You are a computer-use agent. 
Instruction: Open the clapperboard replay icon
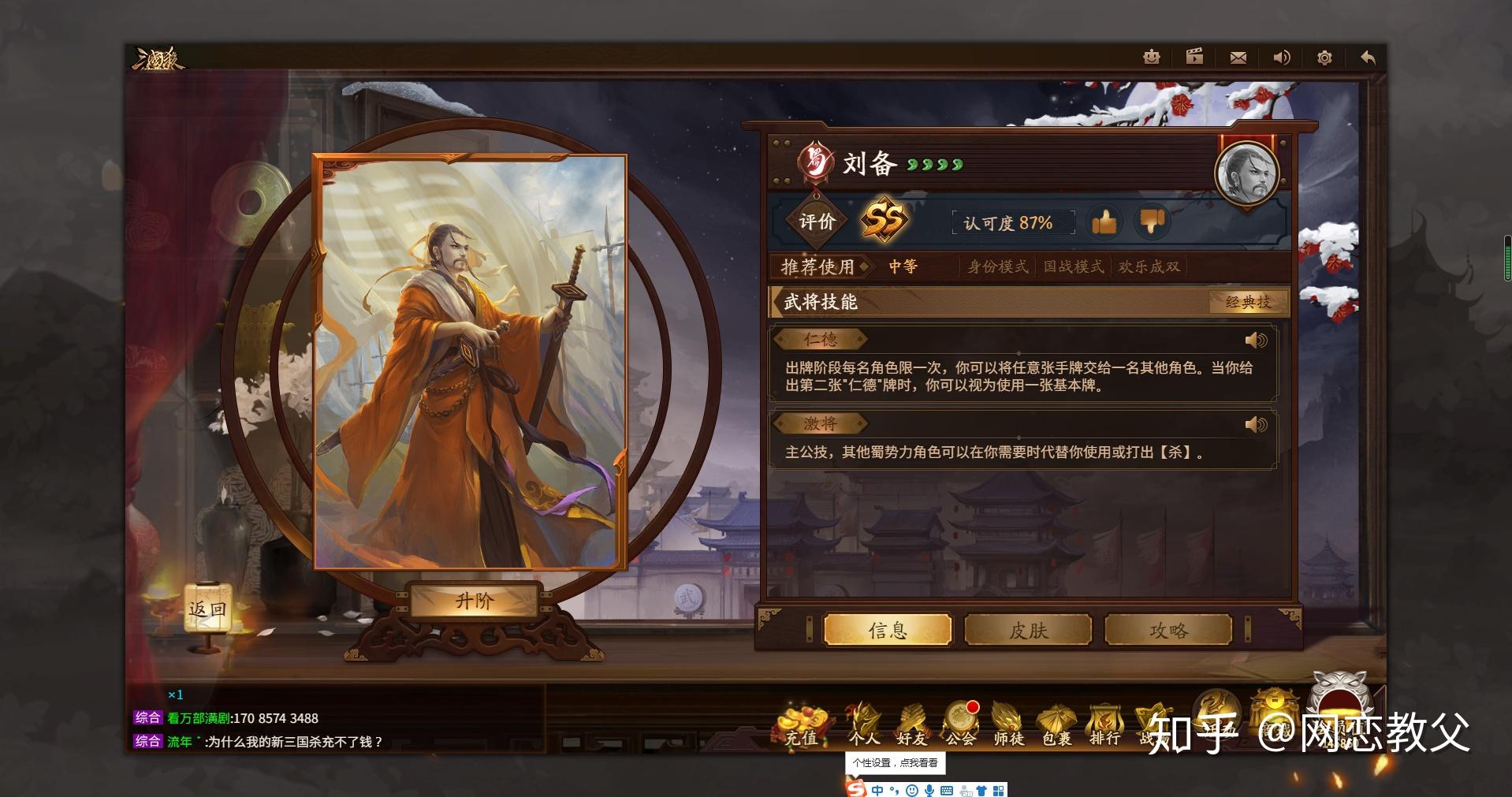(x=1194, y=57)
